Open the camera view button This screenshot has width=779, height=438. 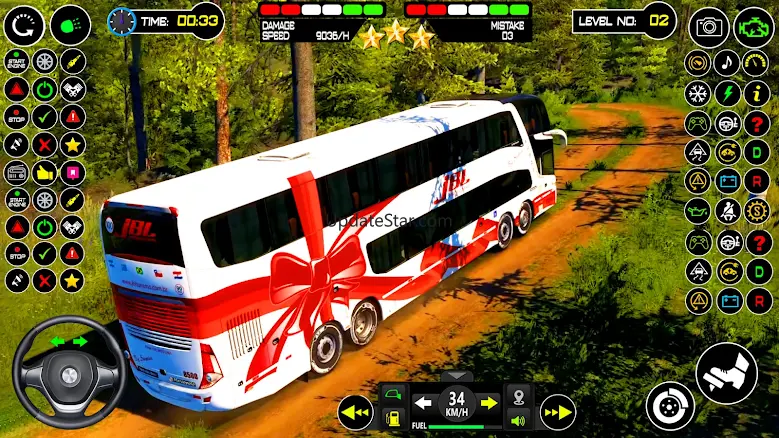click(710, 26)
